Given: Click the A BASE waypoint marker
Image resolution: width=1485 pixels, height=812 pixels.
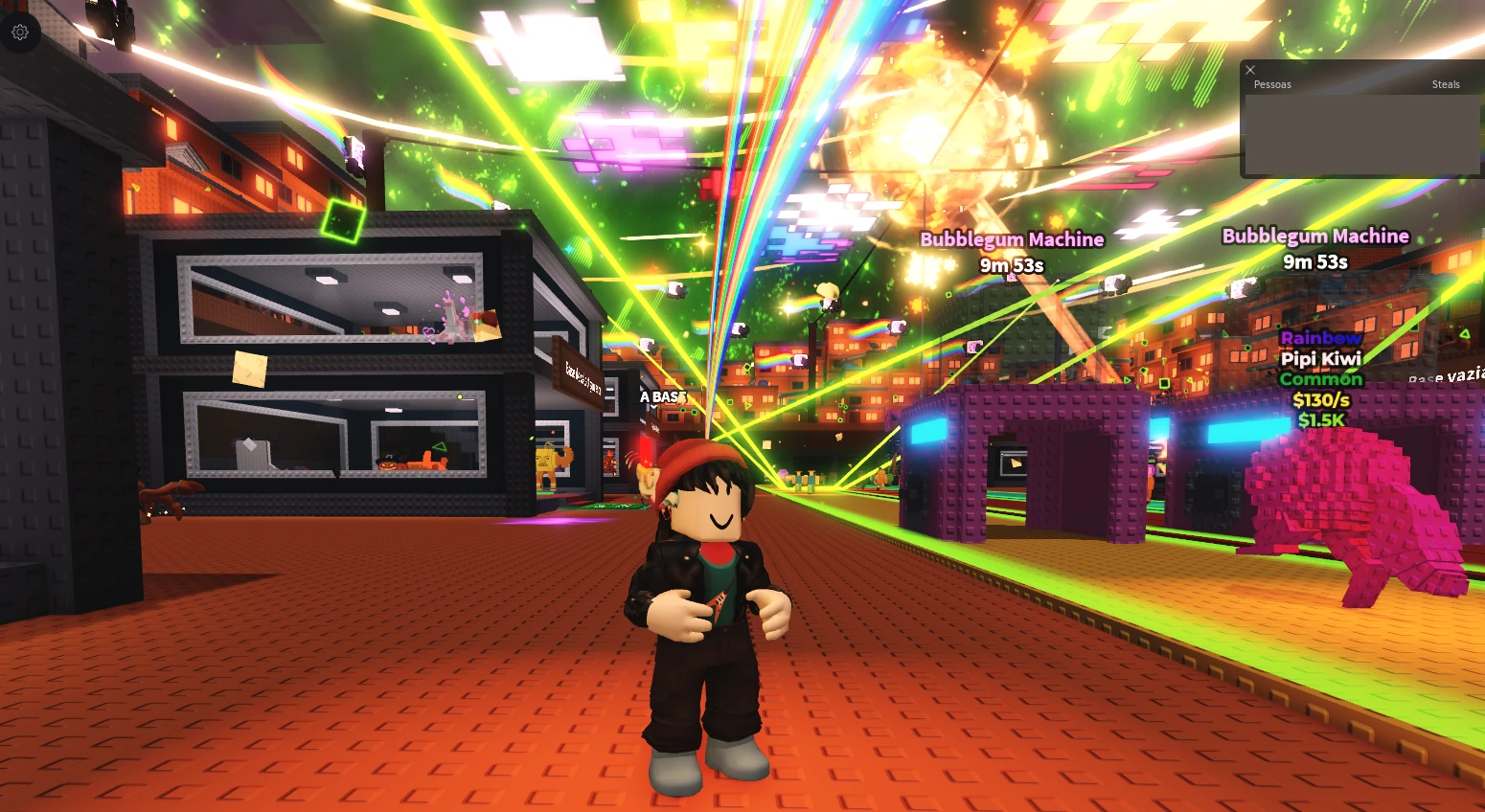Looking at the screenshot, I should point(662,395).
